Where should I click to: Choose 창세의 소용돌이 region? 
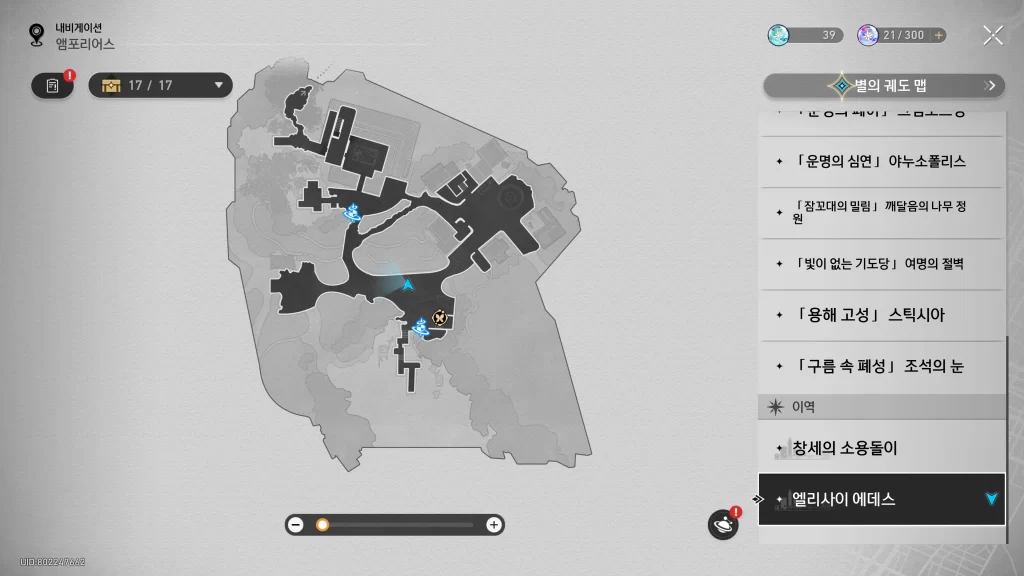pos(880,448)
